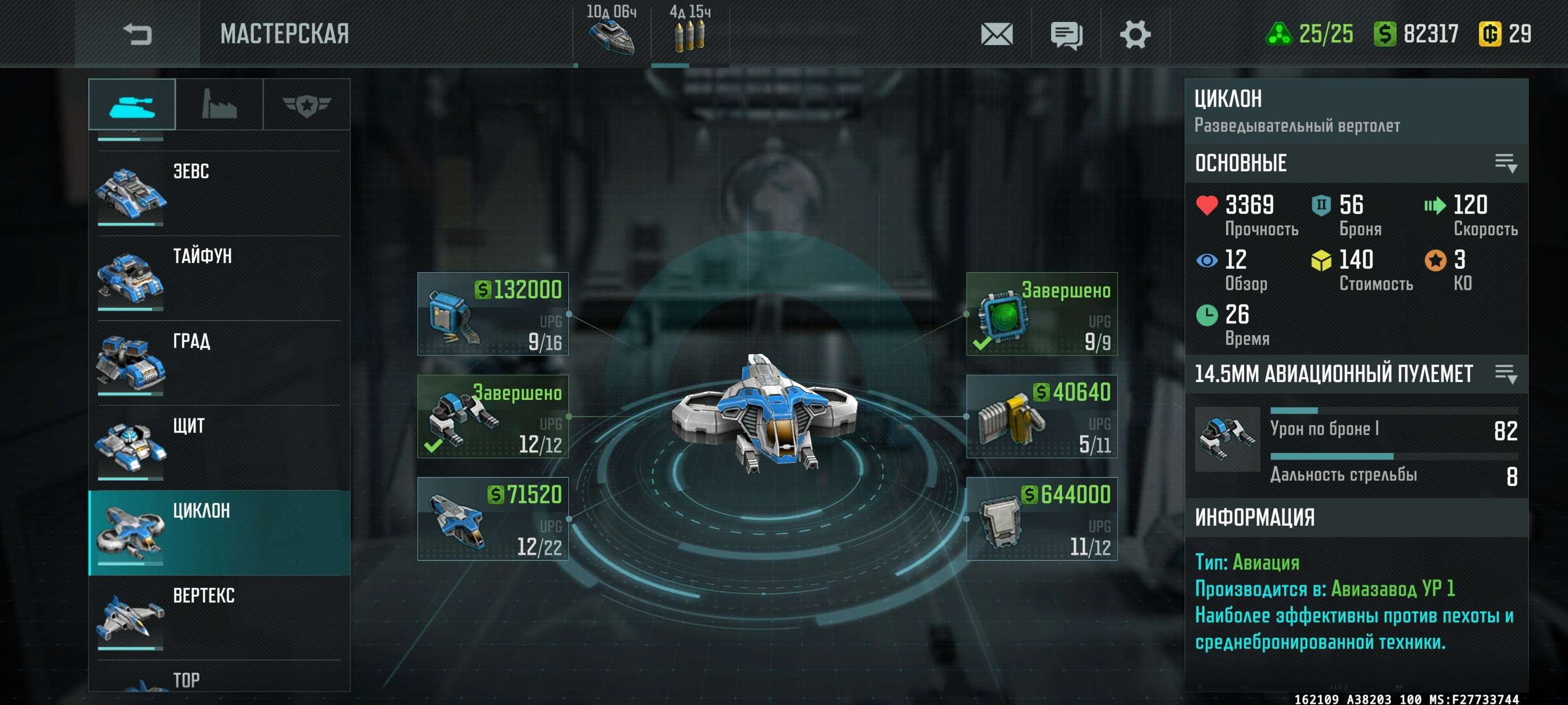Expand the 14.5мм авиационный пулемет details
The height and width of the screenshot is (705, 1568).
1506,373
